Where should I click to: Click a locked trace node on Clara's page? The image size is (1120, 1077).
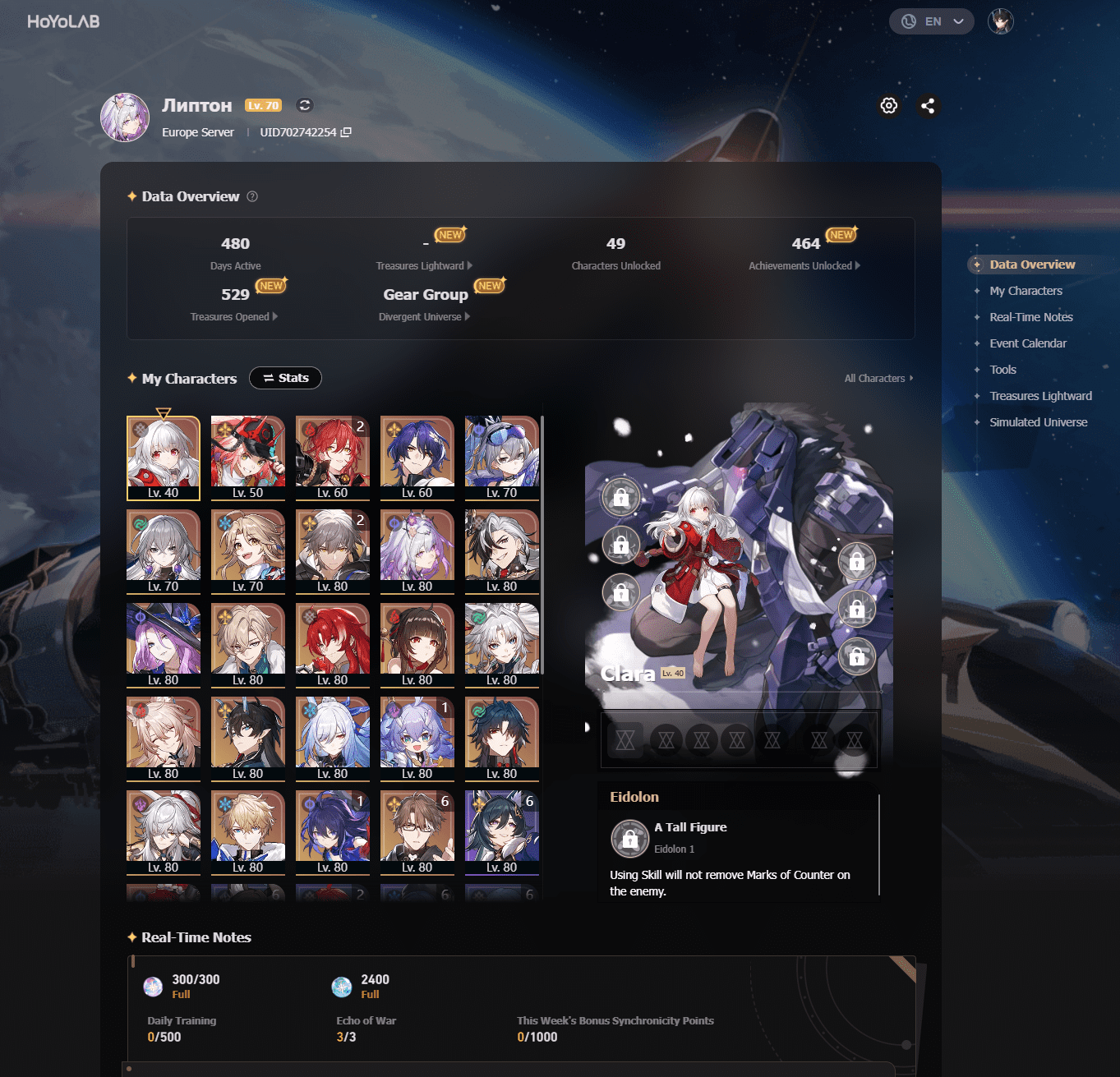tap(621, 497)
